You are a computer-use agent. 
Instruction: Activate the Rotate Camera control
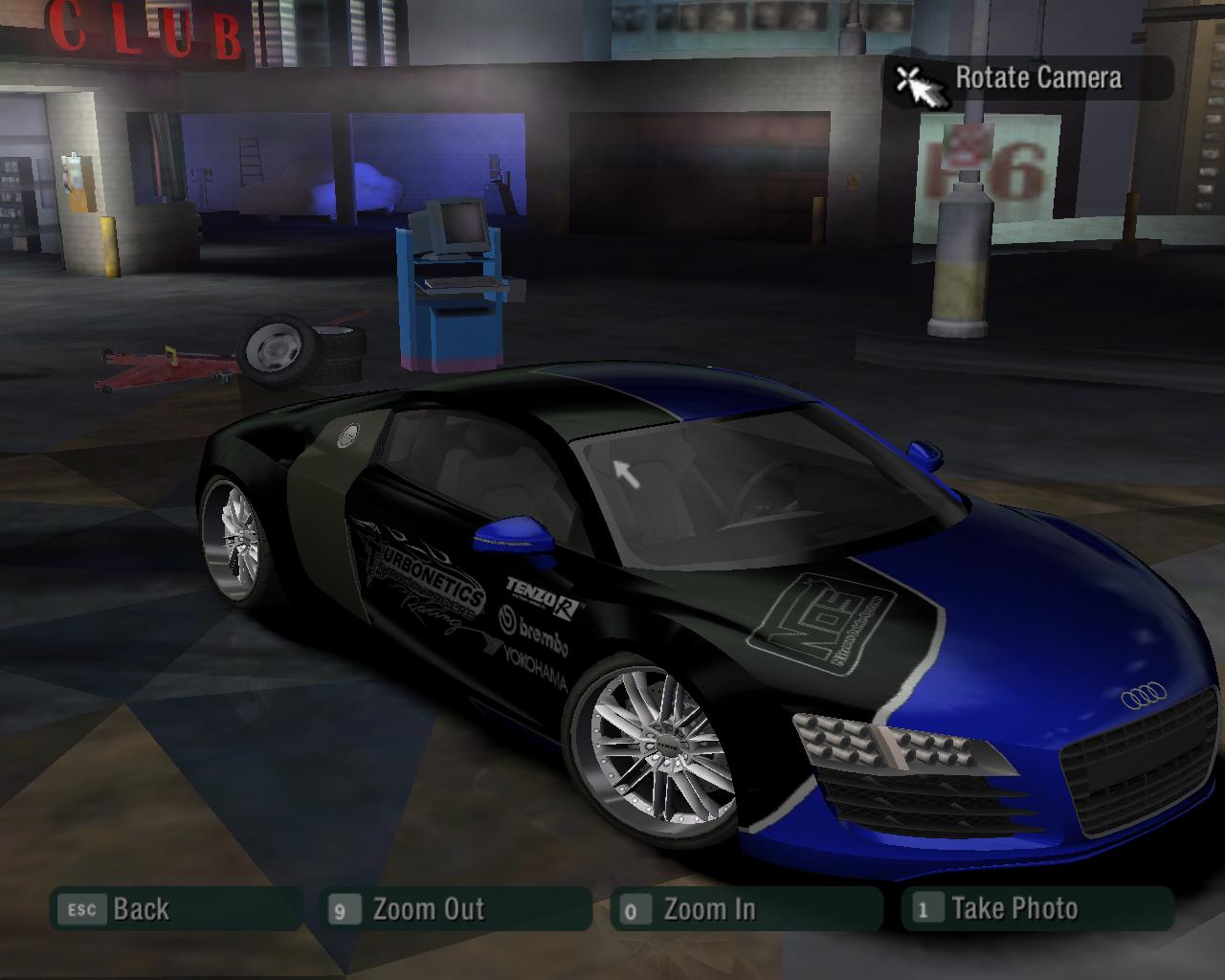pos(1029,78)
